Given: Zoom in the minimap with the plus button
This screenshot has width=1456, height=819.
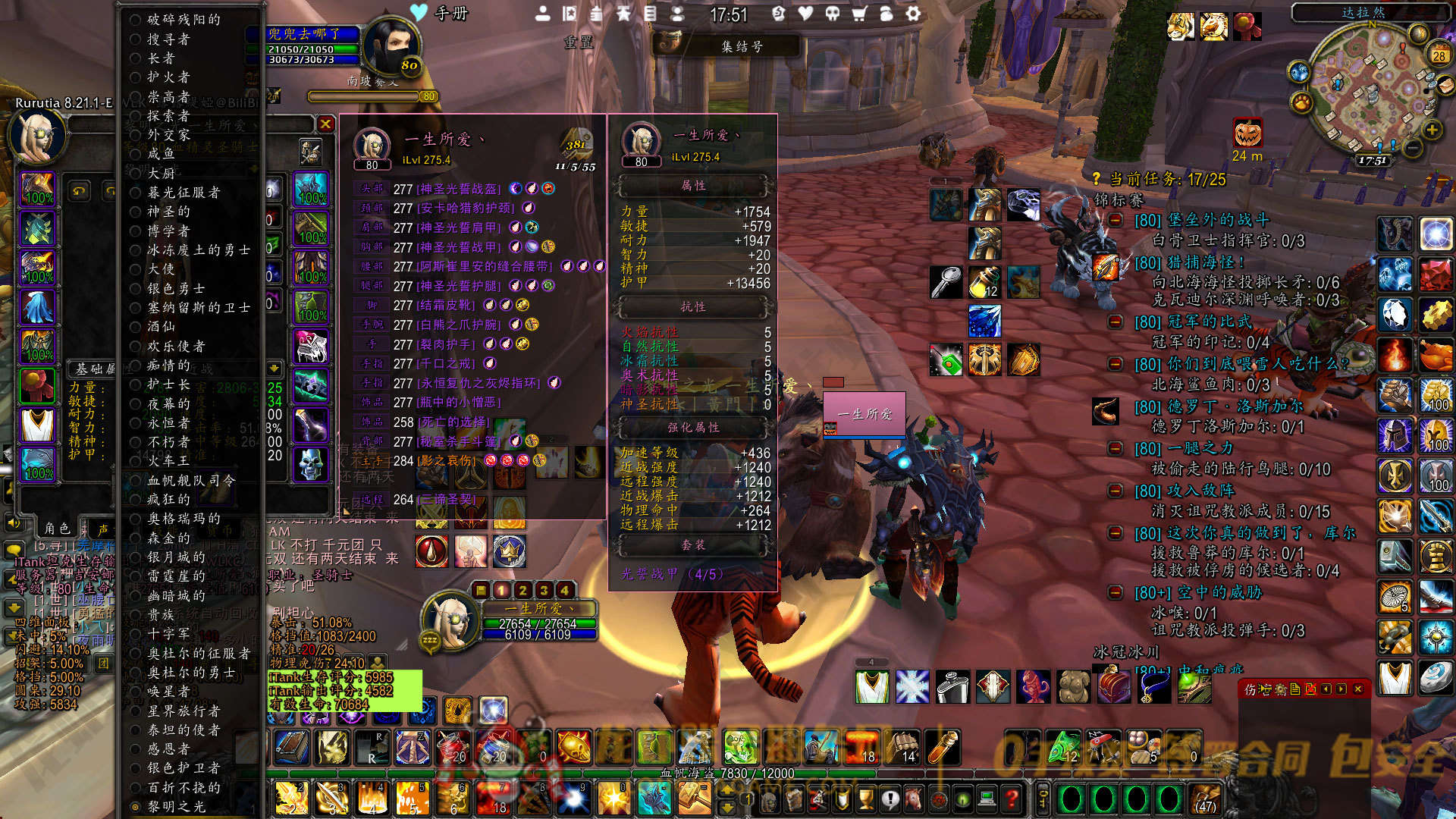Looking at the screenshot, I should tap(1432, 130).
